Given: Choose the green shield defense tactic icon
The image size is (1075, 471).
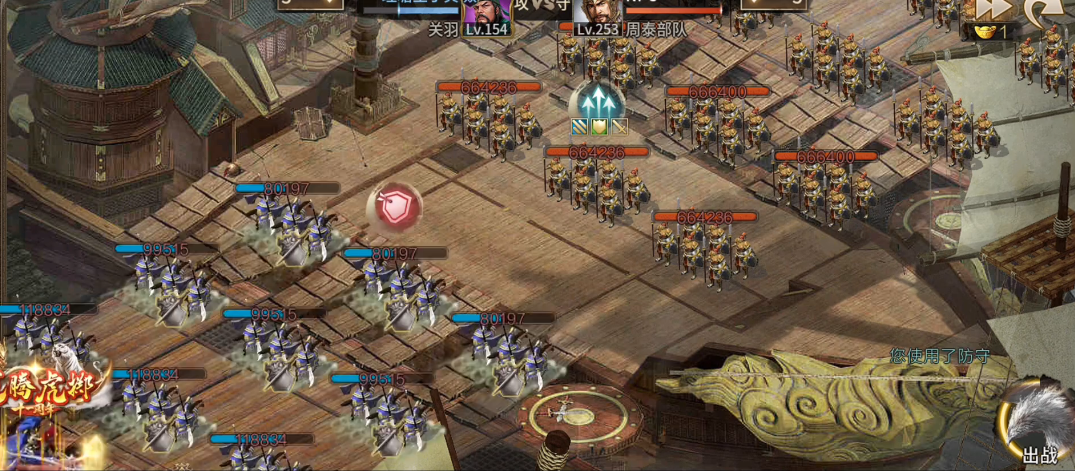Looking at the screenshot, I should coord(599,127).
